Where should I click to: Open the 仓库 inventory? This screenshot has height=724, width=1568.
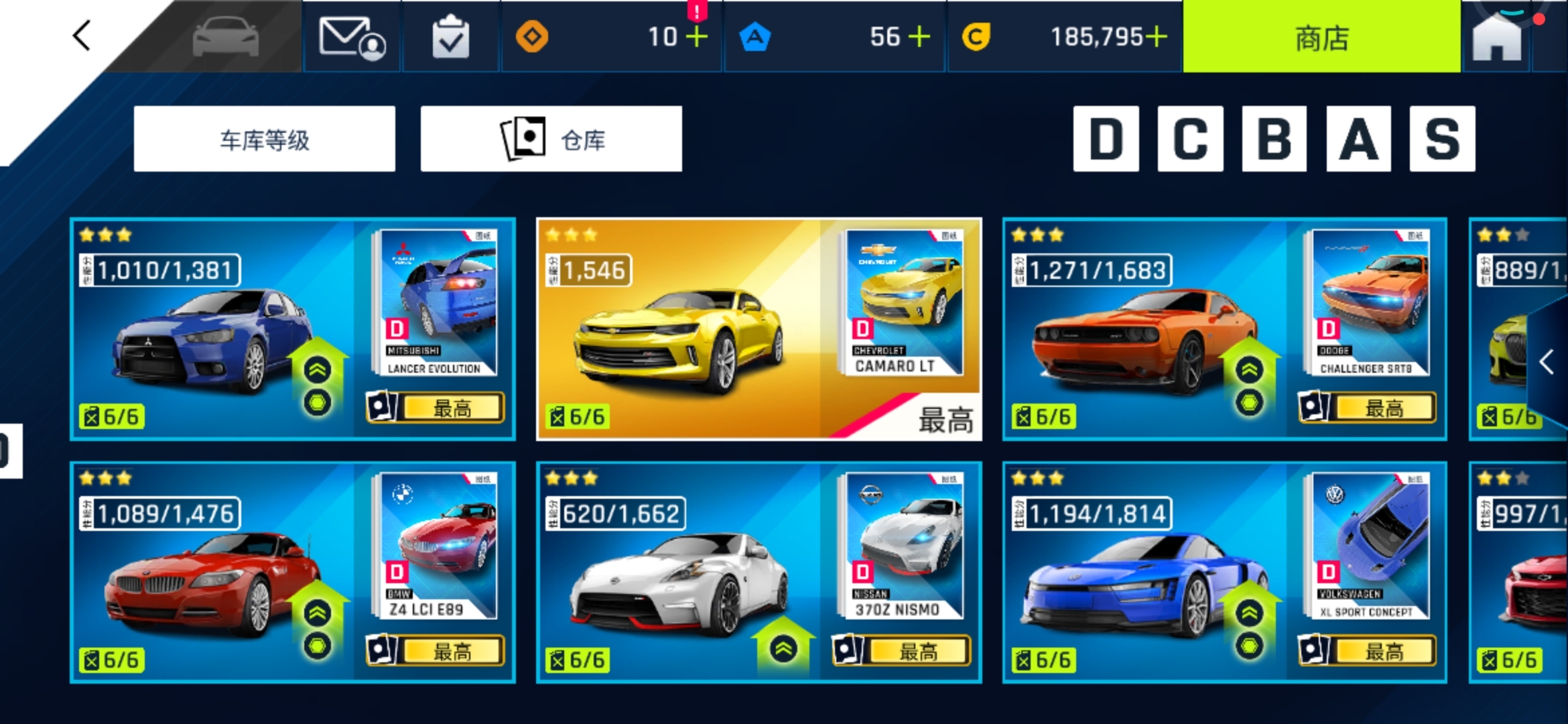pos(551,139)
